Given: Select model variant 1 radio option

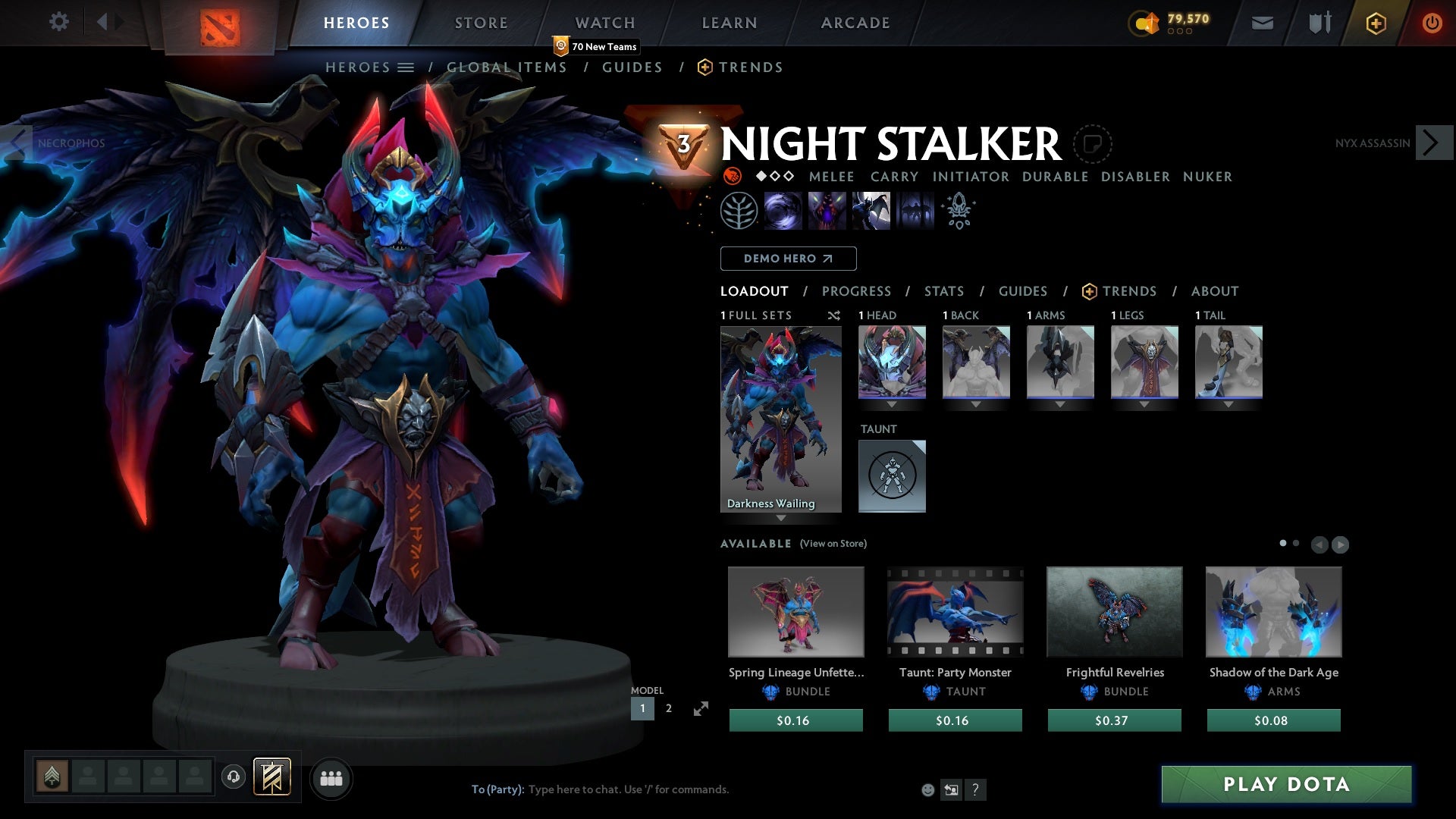Looking at the screenshot, I should click(x=642, y=708).
